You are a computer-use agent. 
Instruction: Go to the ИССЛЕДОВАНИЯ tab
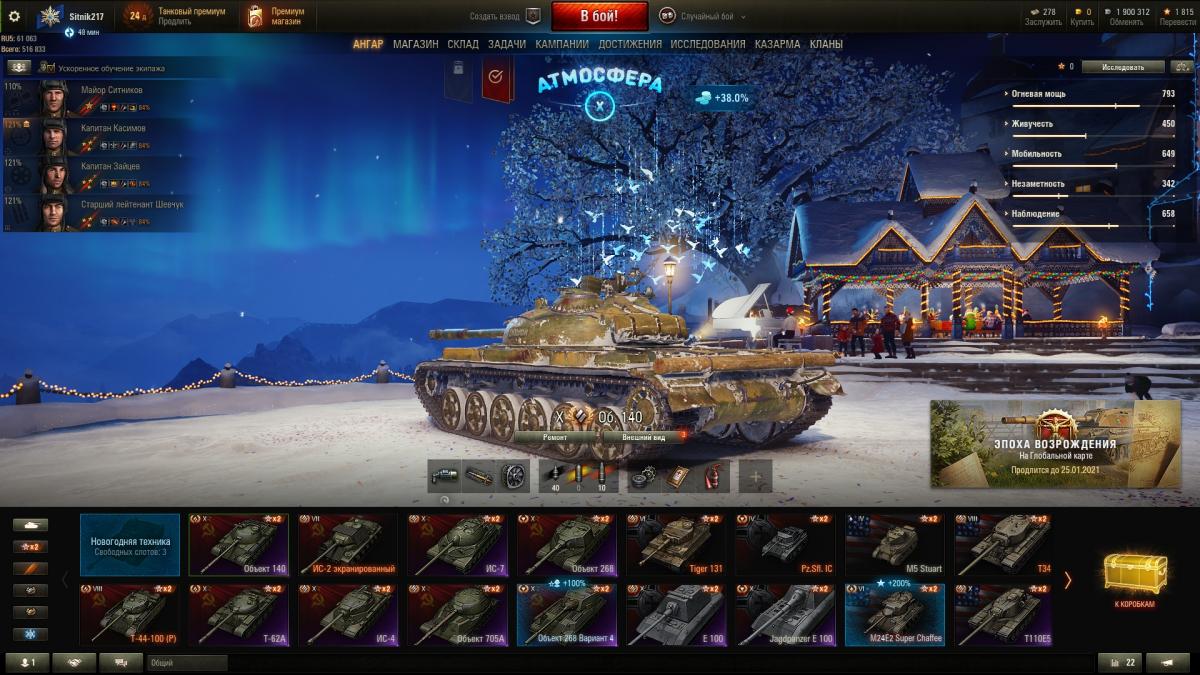[707, 44]
